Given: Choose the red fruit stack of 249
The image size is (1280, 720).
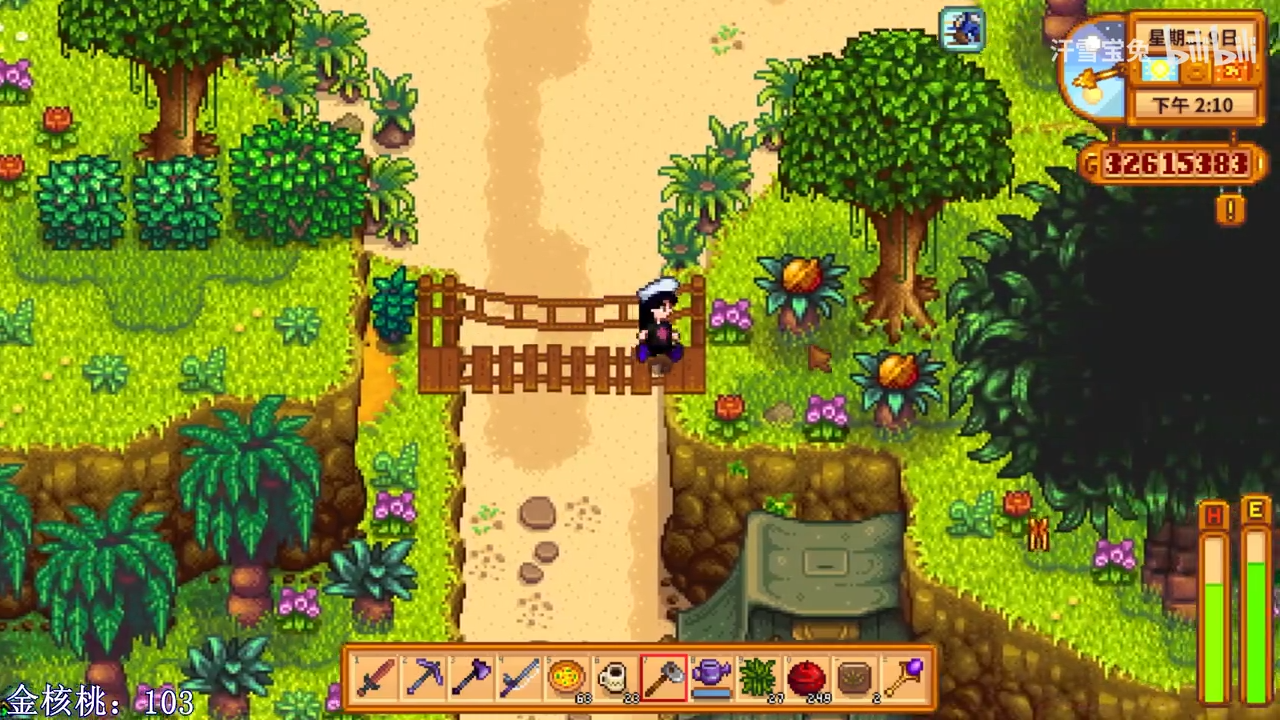Looking at the screenshot, I should 805,678.
